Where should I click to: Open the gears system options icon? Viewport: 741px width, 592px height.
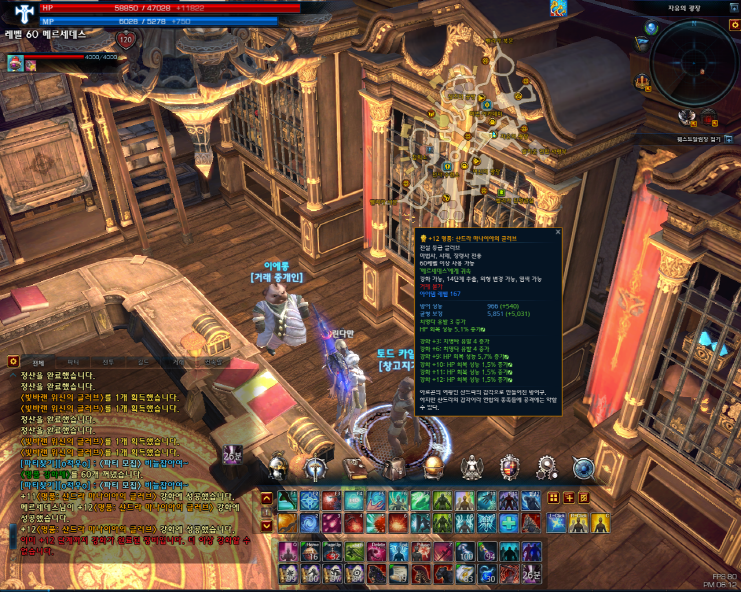pyautogui.click(x=546, y=468)
